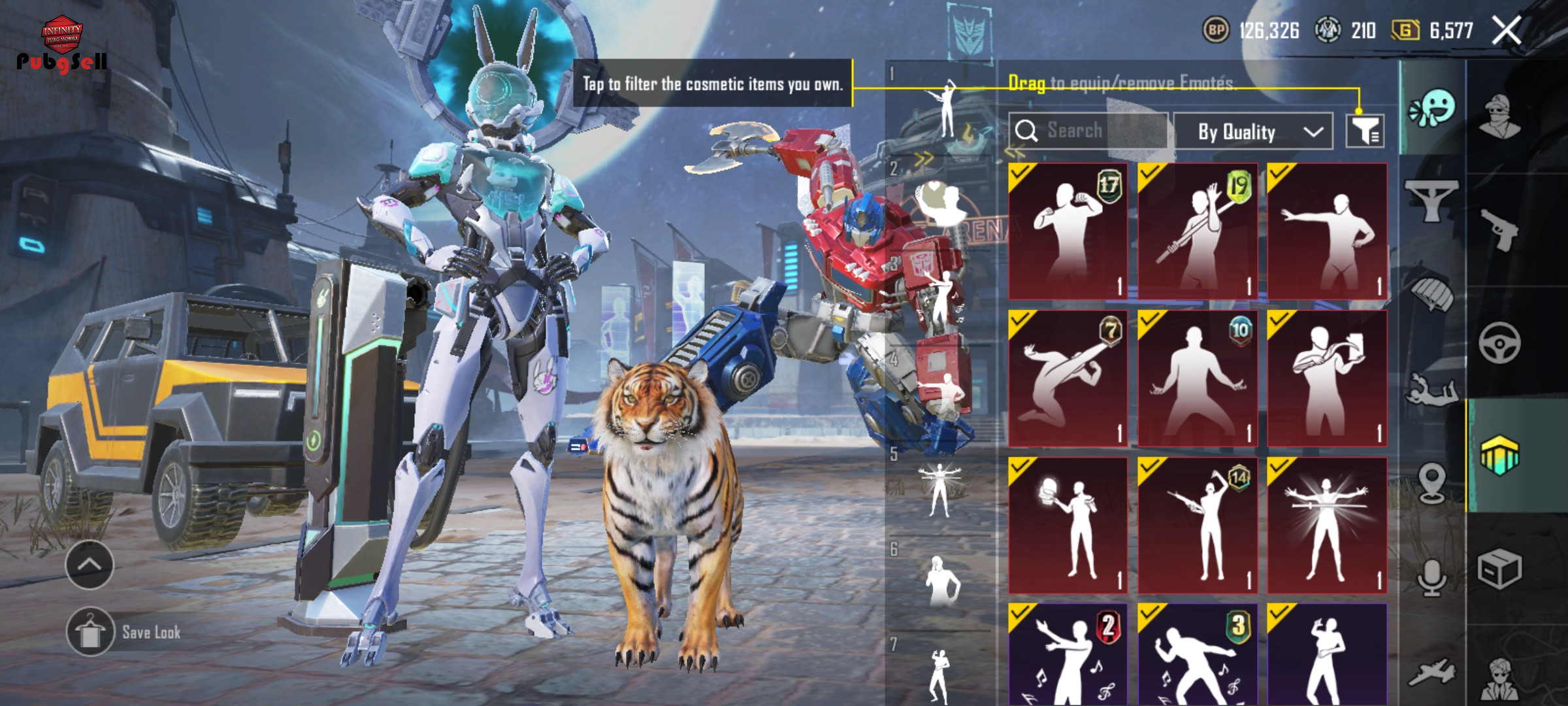Close the inventory screen with the X
This screenshot has height=706, width=1568.
1507,31
